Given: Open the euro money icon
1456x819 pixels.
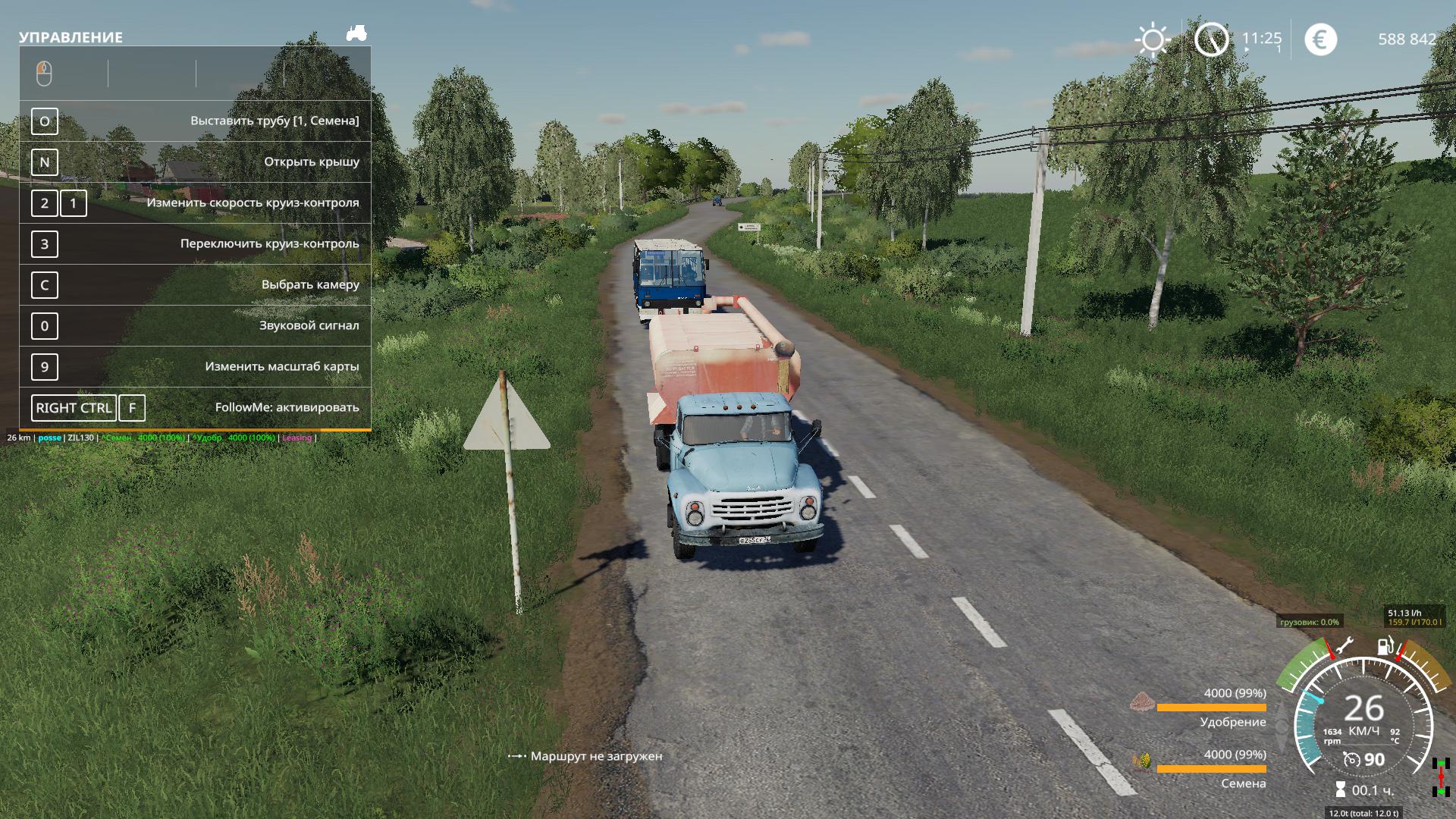Looking at the screenshot, I should 1320,39.
